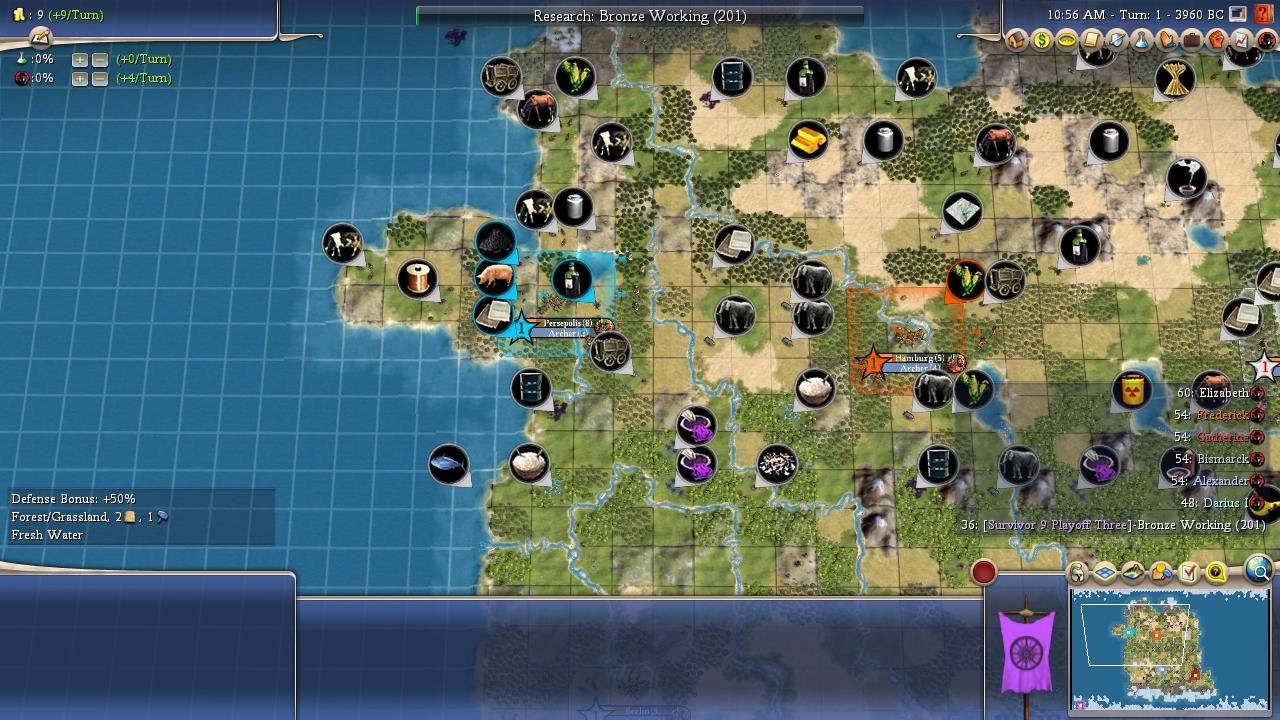
Task: Open the event log notepad button
Action: pyautogui.click(x=40, y=37)
